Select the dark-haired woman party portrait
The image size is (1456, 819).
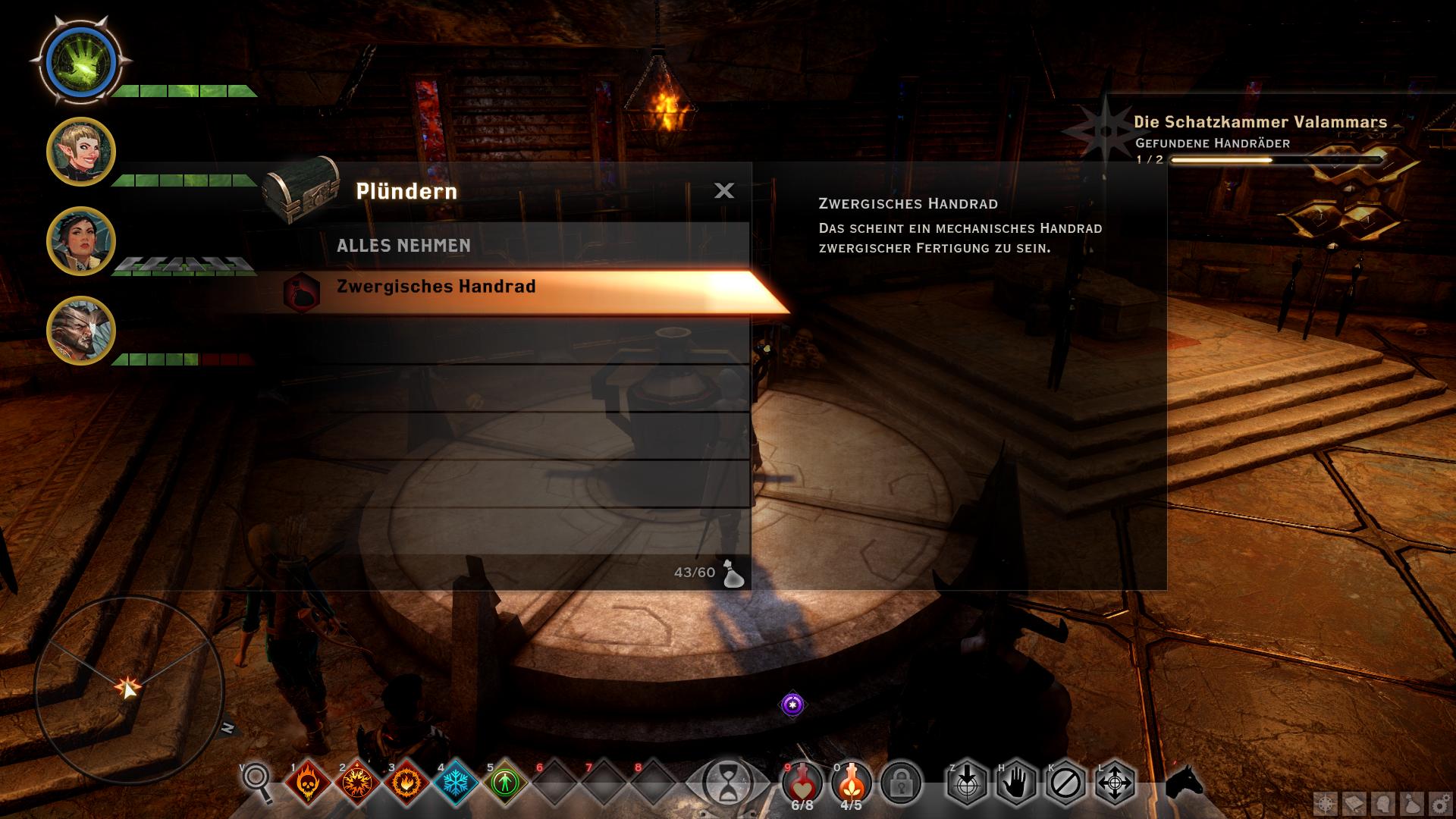(80, 241)
